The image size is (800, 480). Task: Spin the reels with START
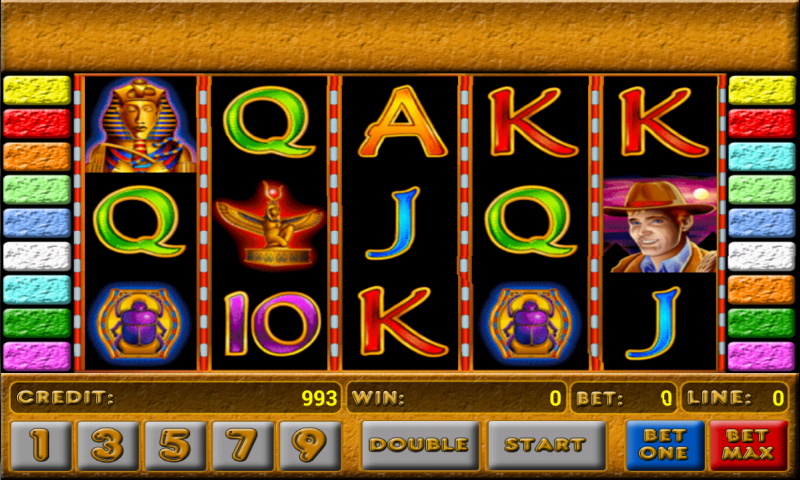[546, 445]
